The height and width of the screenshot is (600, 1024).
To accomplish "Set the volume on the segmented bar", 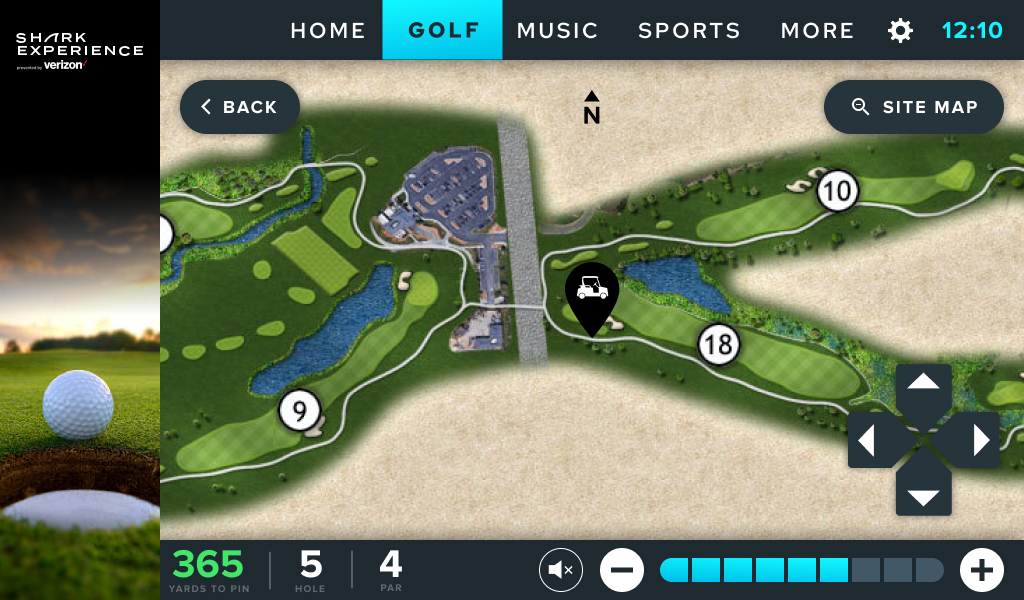I will tap(802, 570).
